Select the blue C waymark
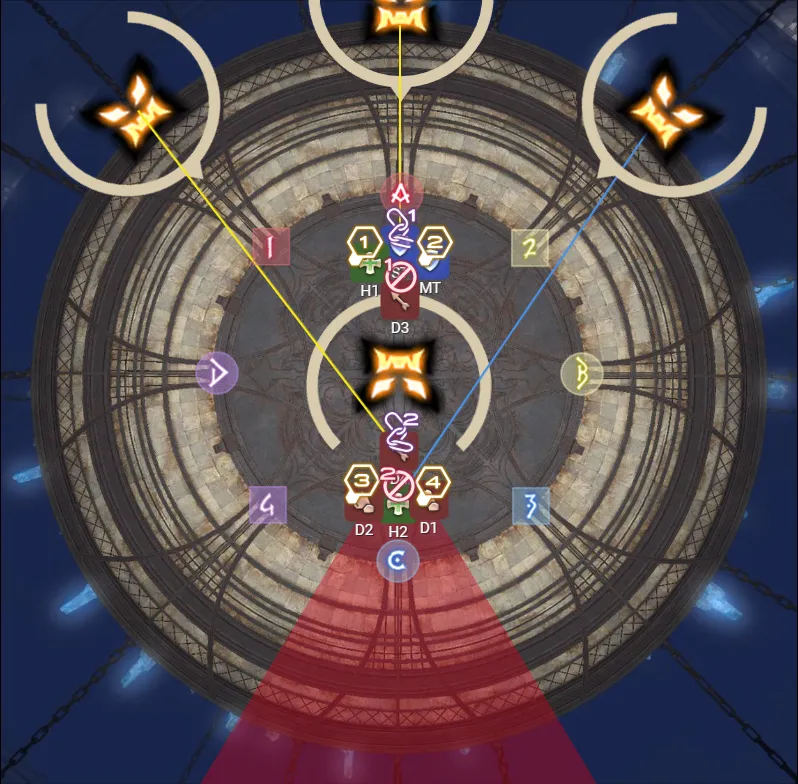Screen dimensions: 798x784 397,562
